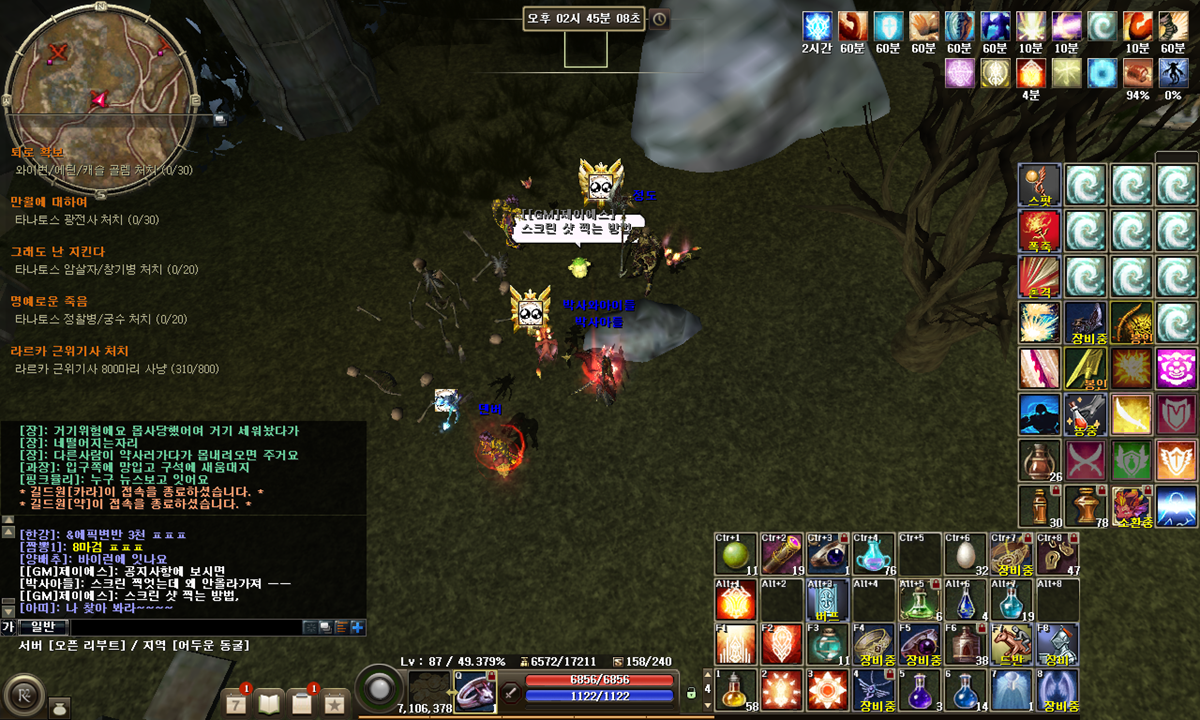Open the star favorites icon

[x=335, y=704]
